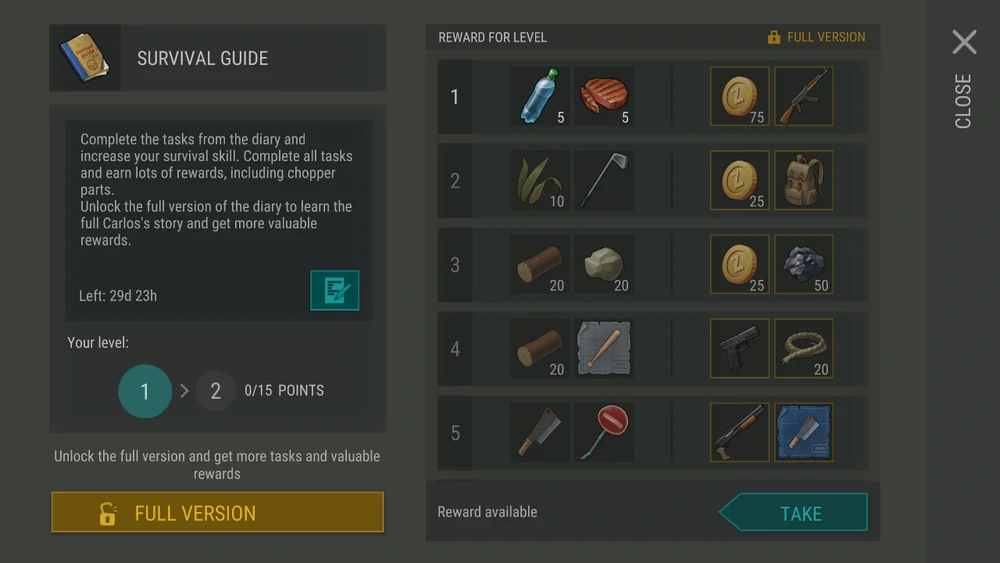Select the rope premium reward

tap(804, 349)
